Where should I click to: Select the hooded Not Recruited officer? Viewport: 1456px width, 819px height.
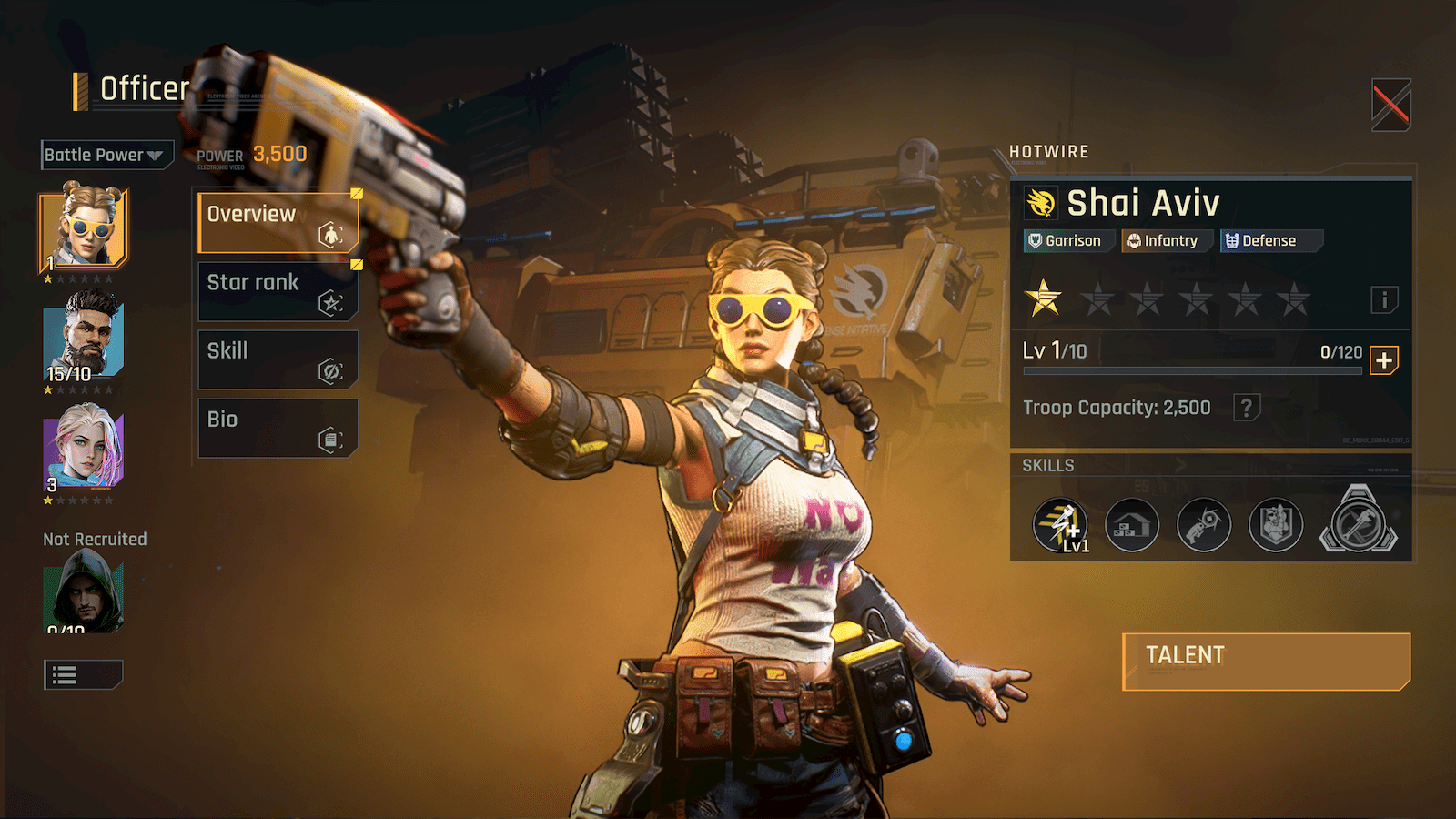[x=84, y=593]
